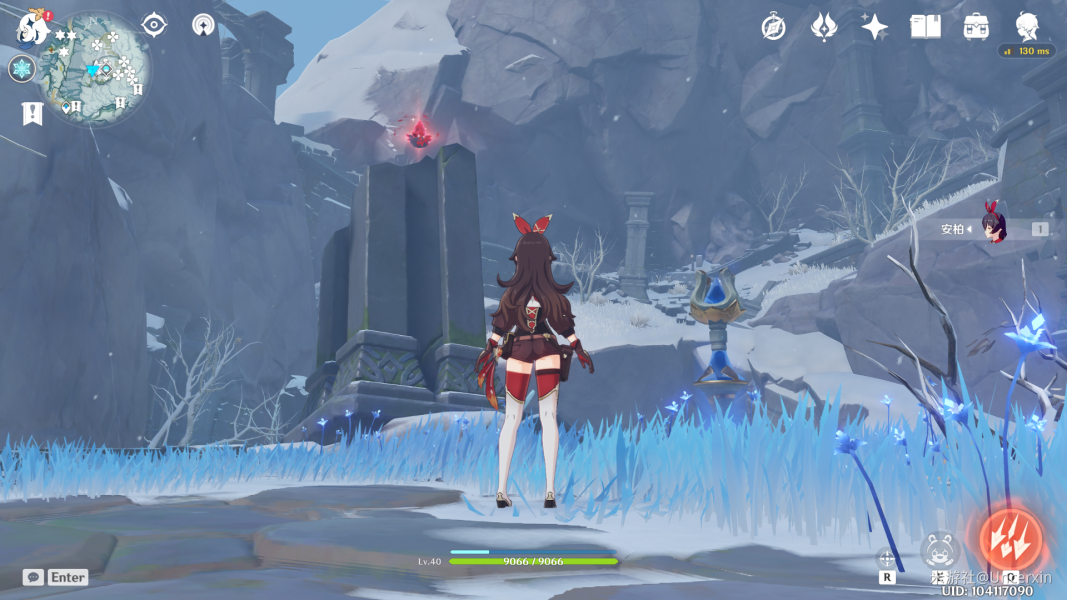Image resolution: width=1067 pixels, height=600 pixels.
Task: Open the winged battle pass icon
Action: tap(823, 27)
